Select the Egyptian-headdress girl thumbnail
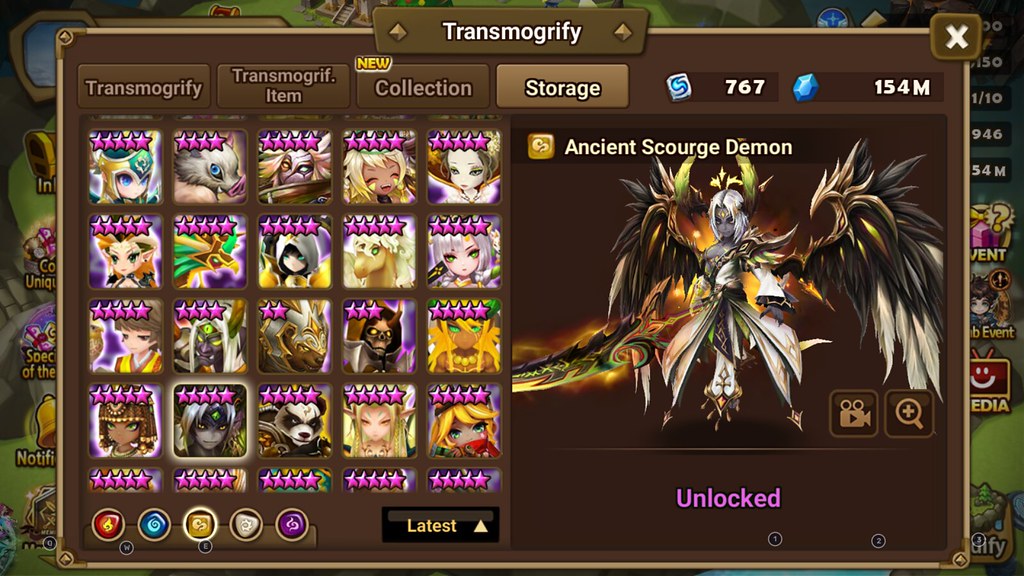1024x576 pixels. coord(125,421)
